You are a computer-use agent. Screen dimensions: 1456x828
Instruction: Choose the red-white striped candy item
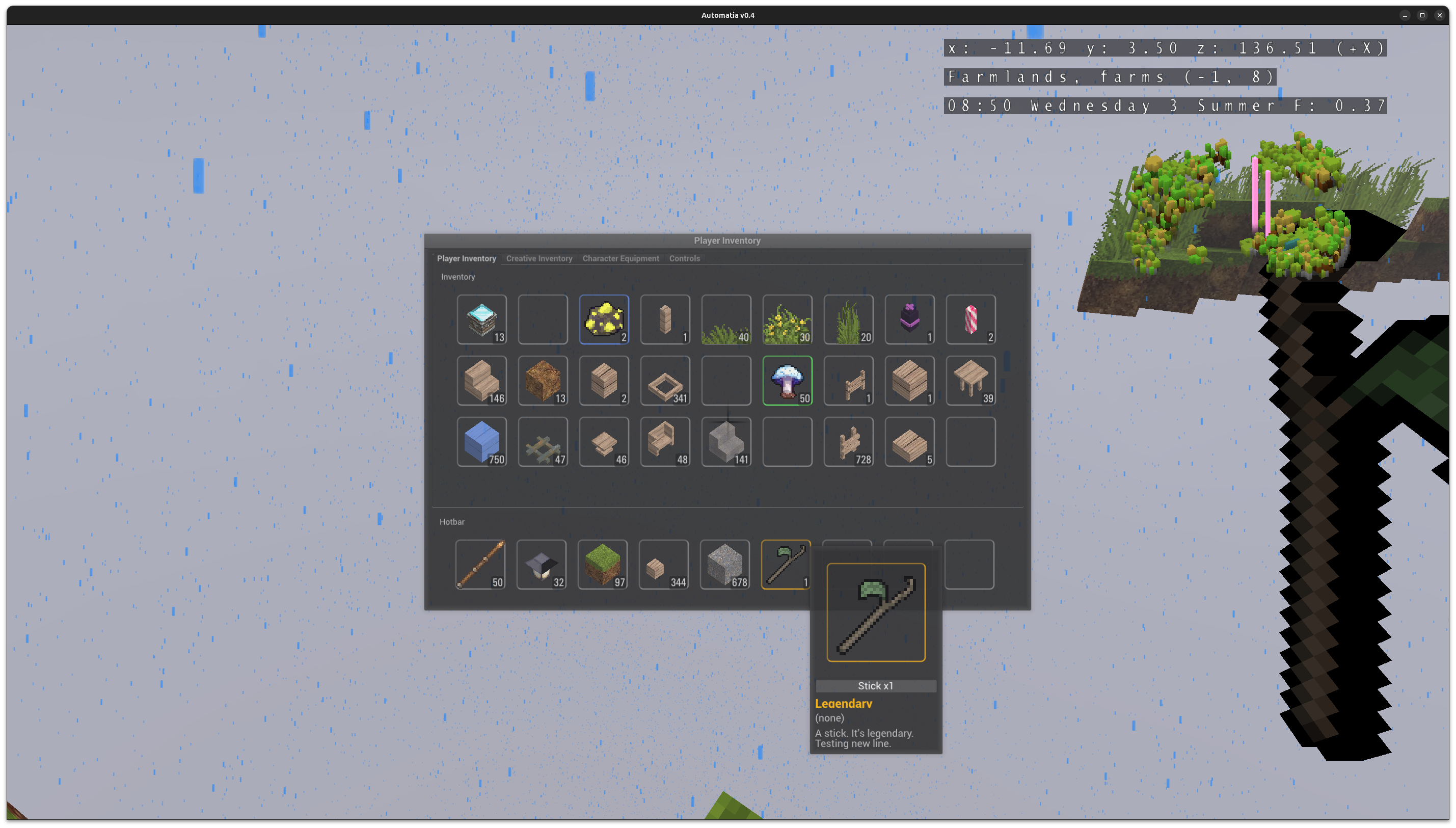pyautogui.click(x=970, y=319)
